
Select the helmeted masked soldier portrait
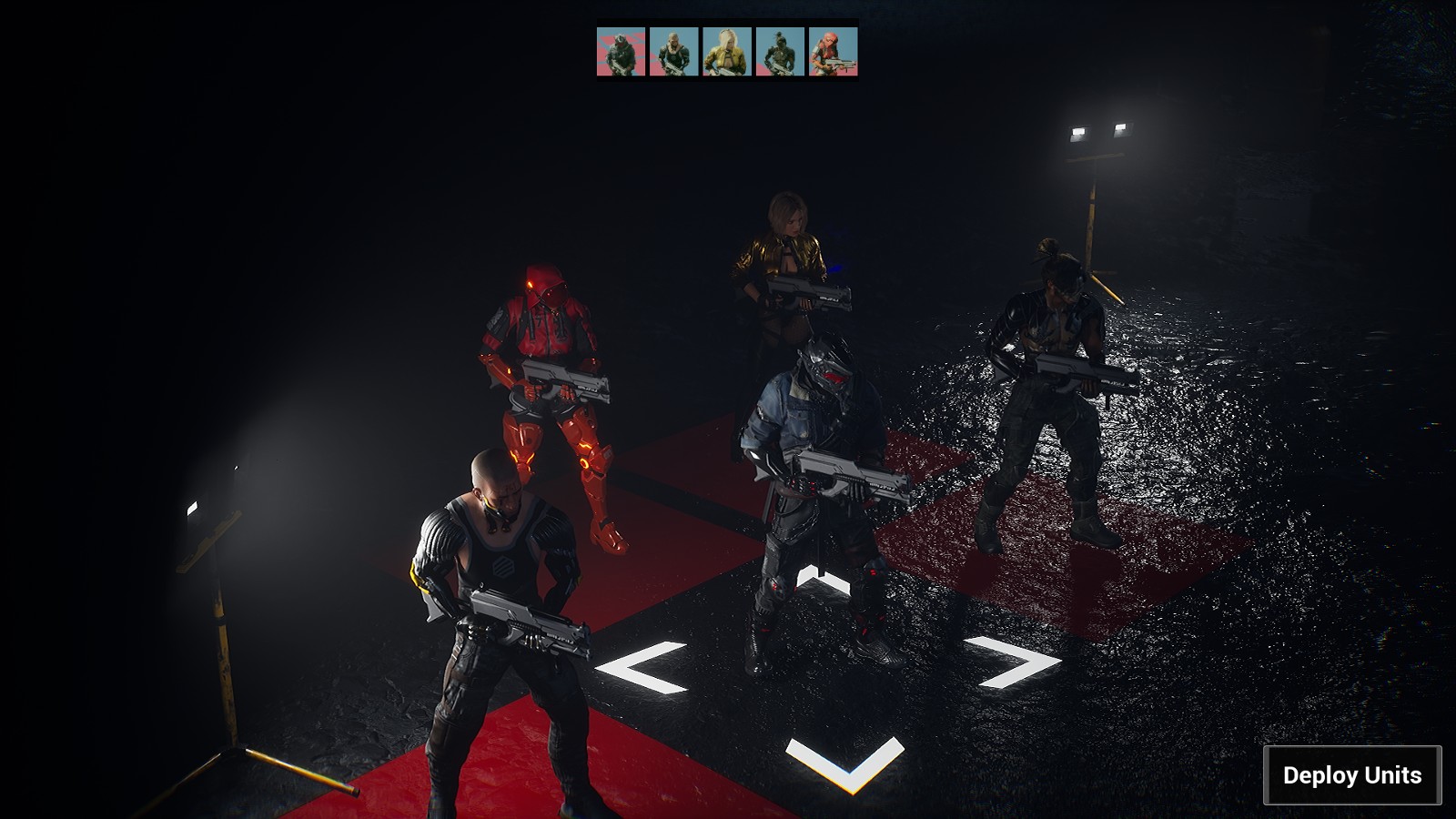(621, 52)
